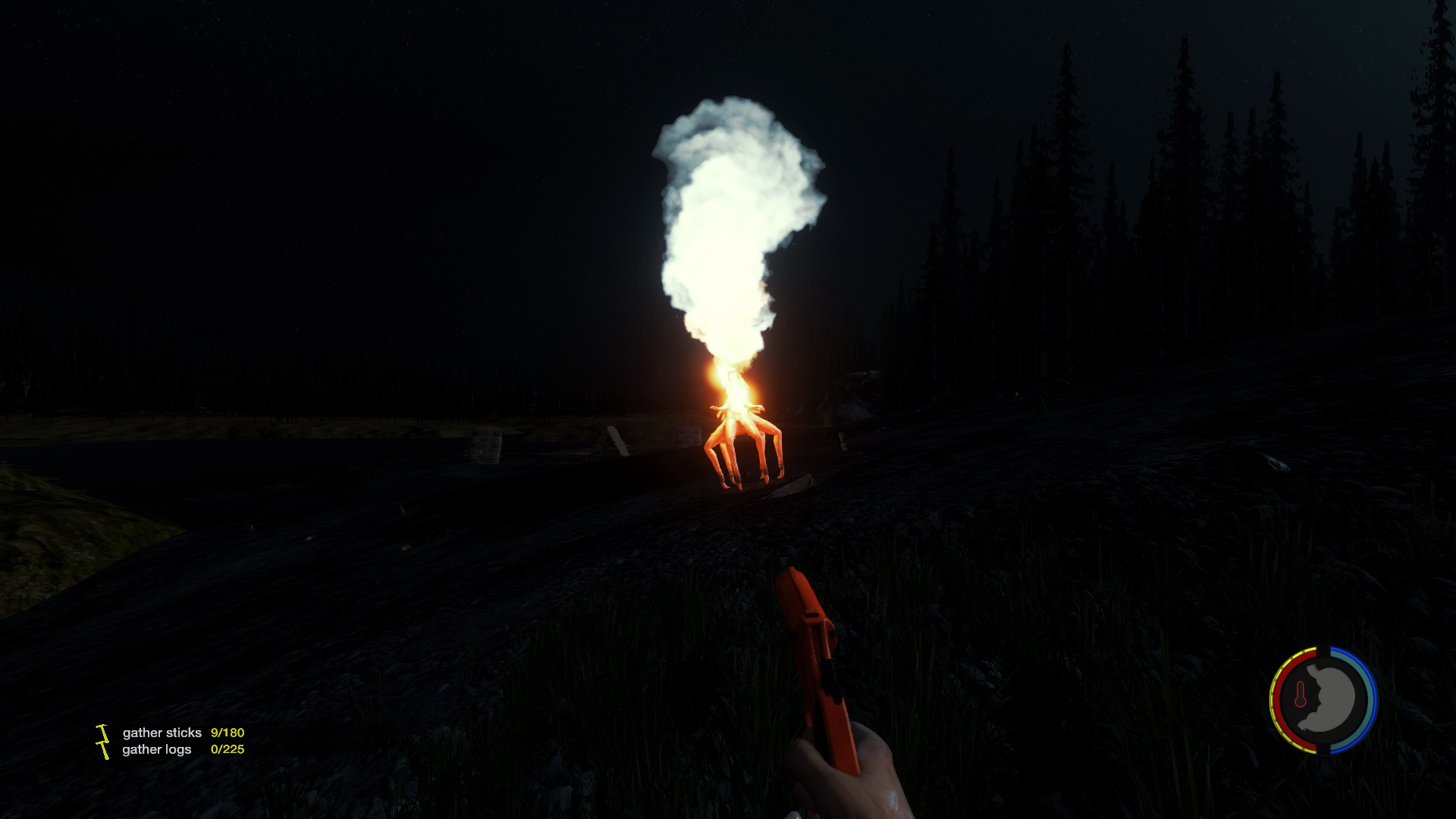Select the gather sticks objective entry
The image size is (1456, 819).
162,733
